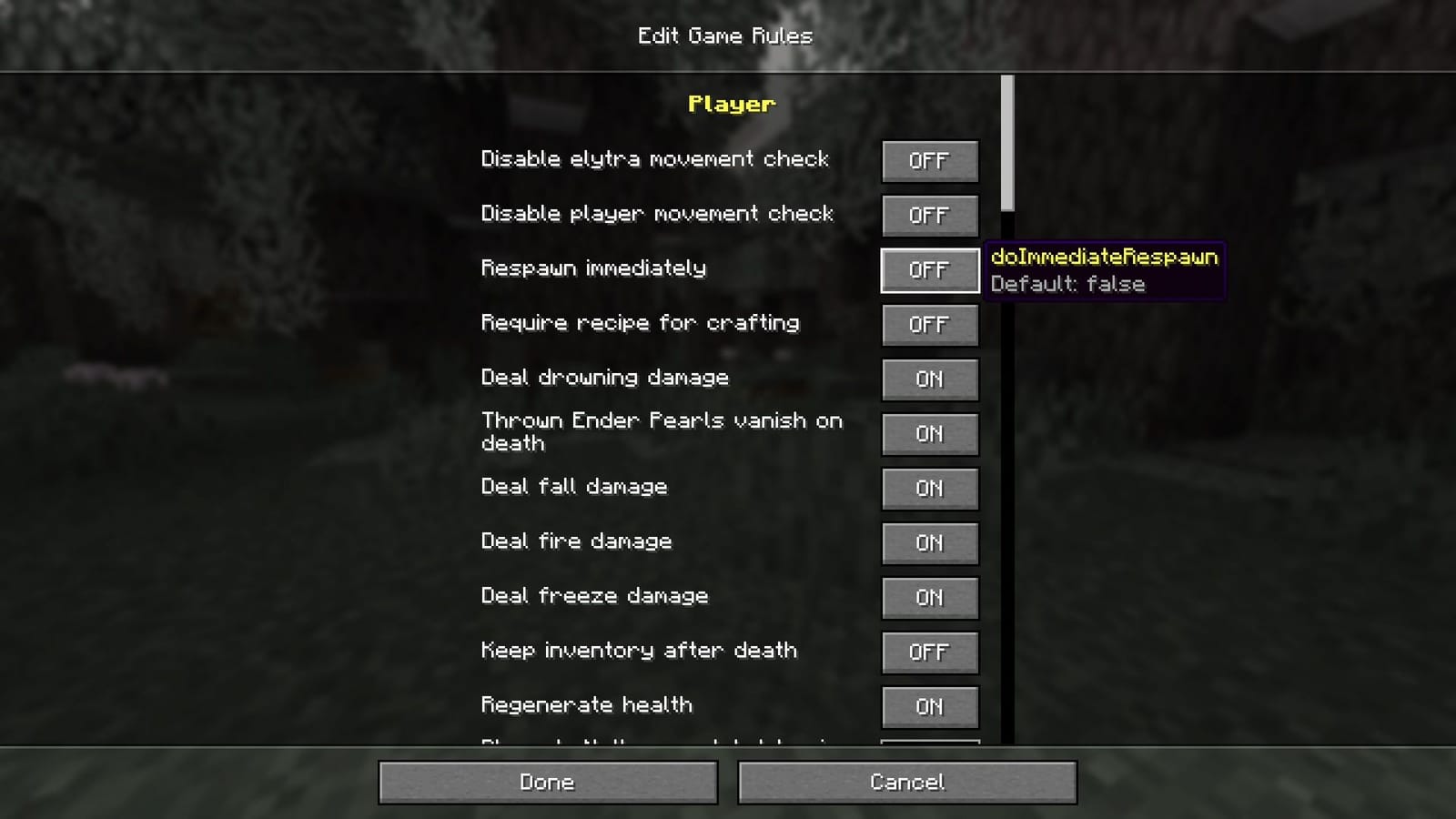Enable the Respawn immediately game rule
This screenshot has height=819, width=1456.
(x=929, y=269)
